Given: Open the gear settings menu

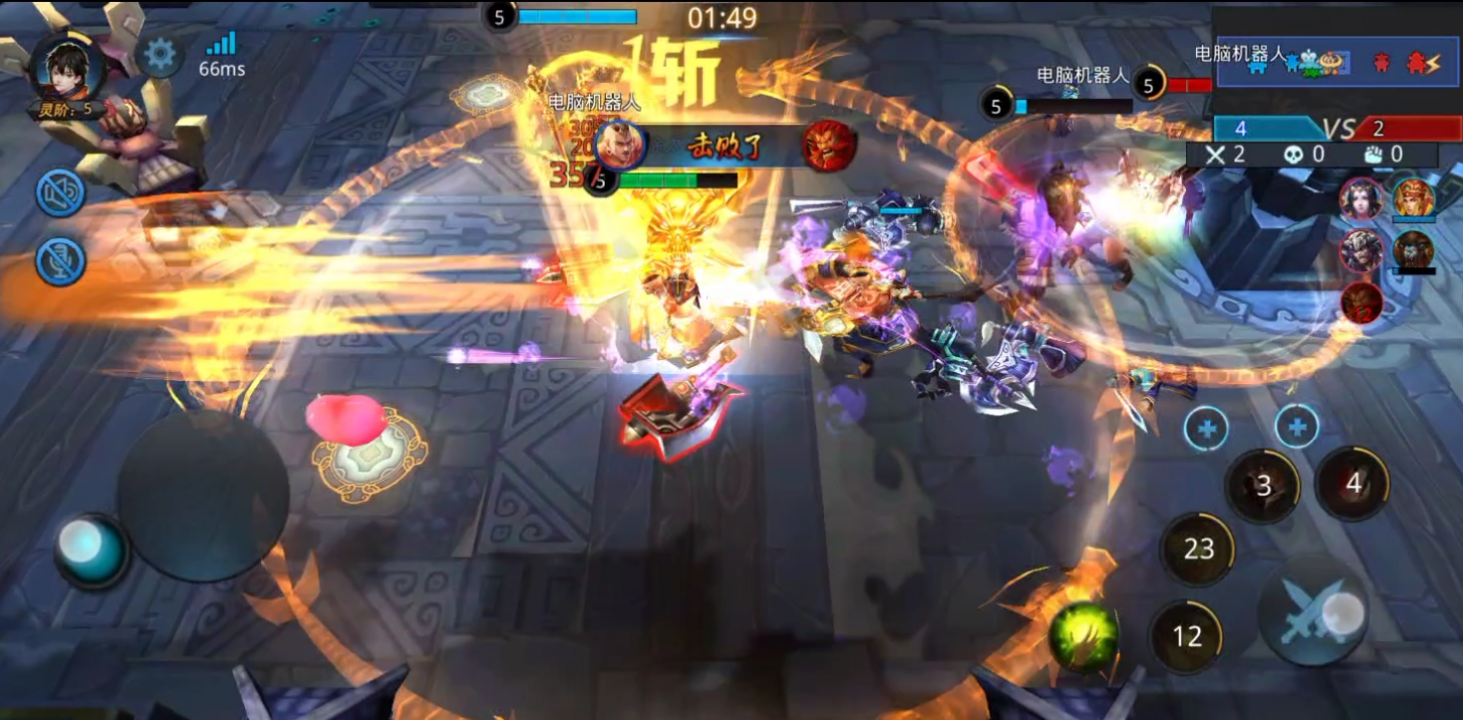Looking at the screenshot, I should tap(159, 54).
